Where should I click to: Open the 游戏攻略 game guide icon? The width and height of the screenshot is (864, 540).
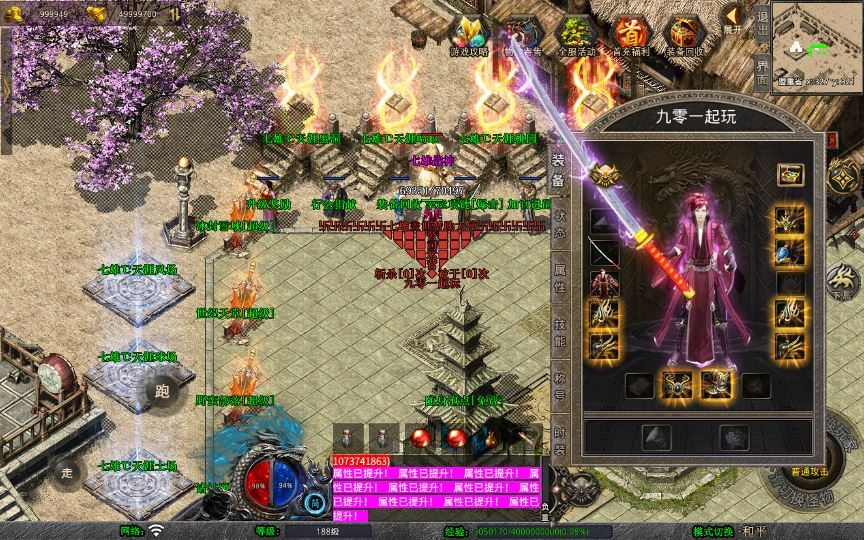(x=469, y=35)
